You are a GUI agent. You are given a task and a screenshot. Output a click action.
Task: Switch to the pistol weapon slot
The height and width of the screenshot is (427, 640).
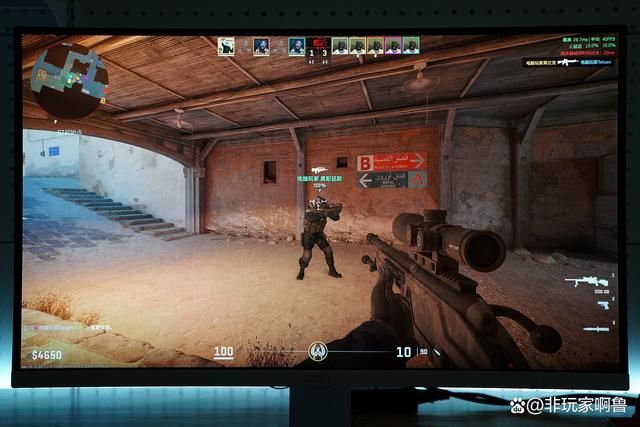click(x=602, y=305)
